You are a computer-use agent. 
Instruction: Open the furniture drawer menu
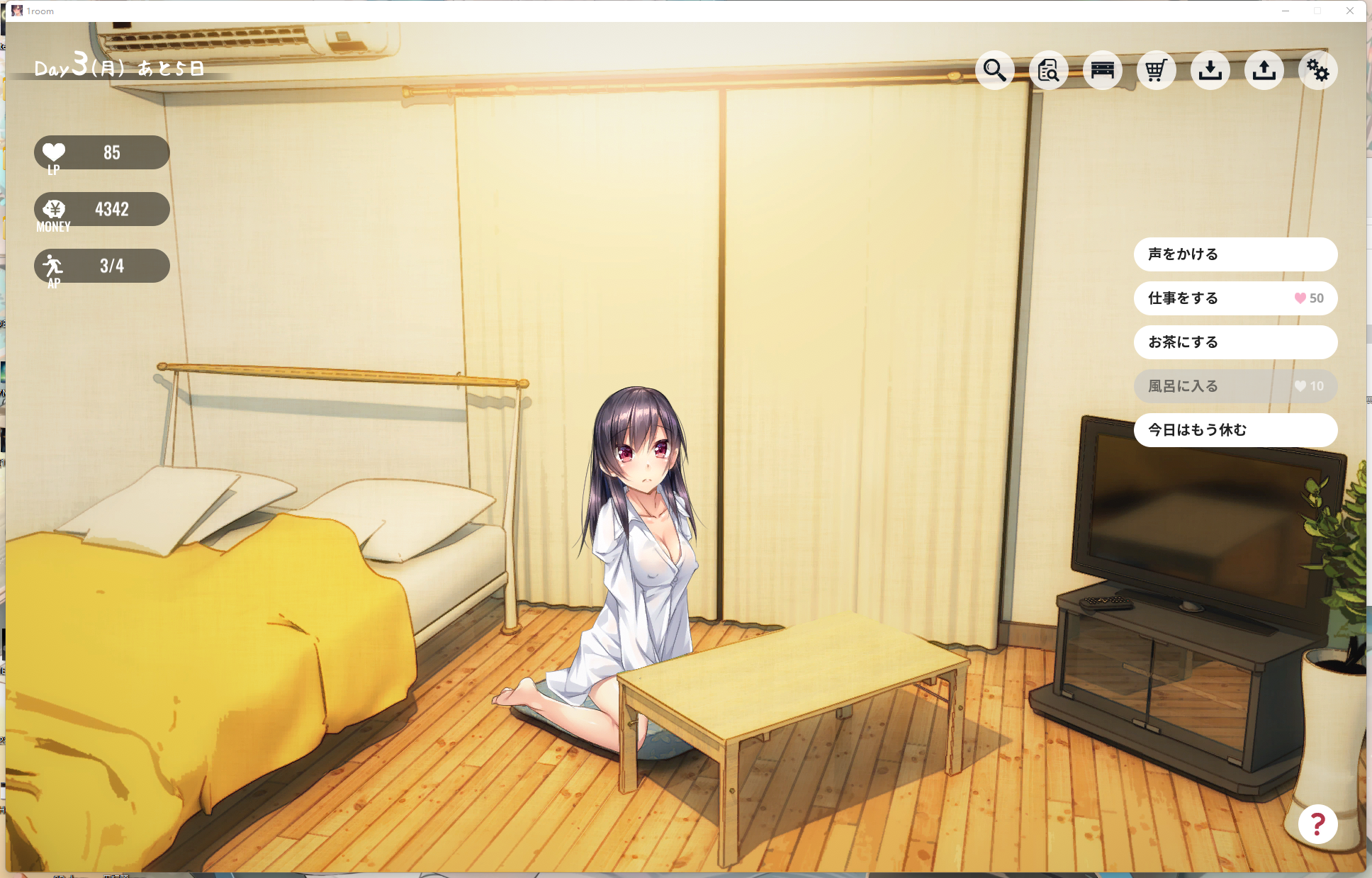click(x=1103, y=70)
